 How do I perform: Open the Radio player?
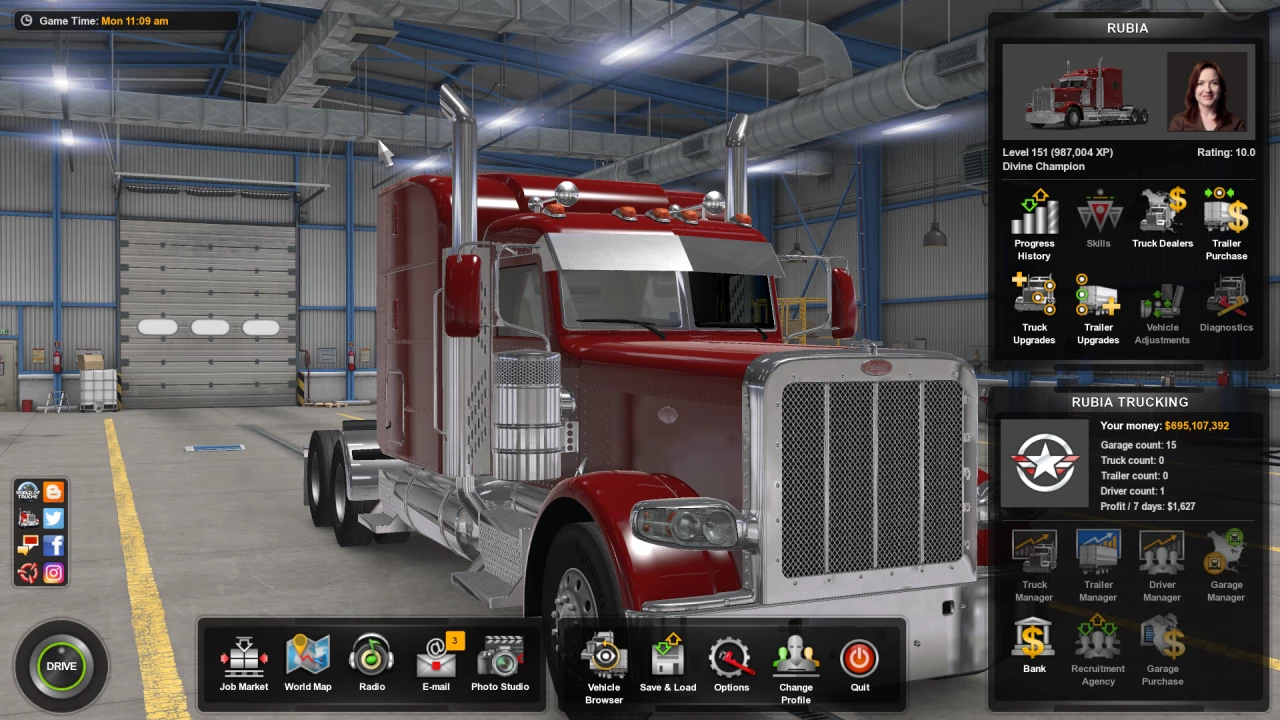(x=372, y=664)
